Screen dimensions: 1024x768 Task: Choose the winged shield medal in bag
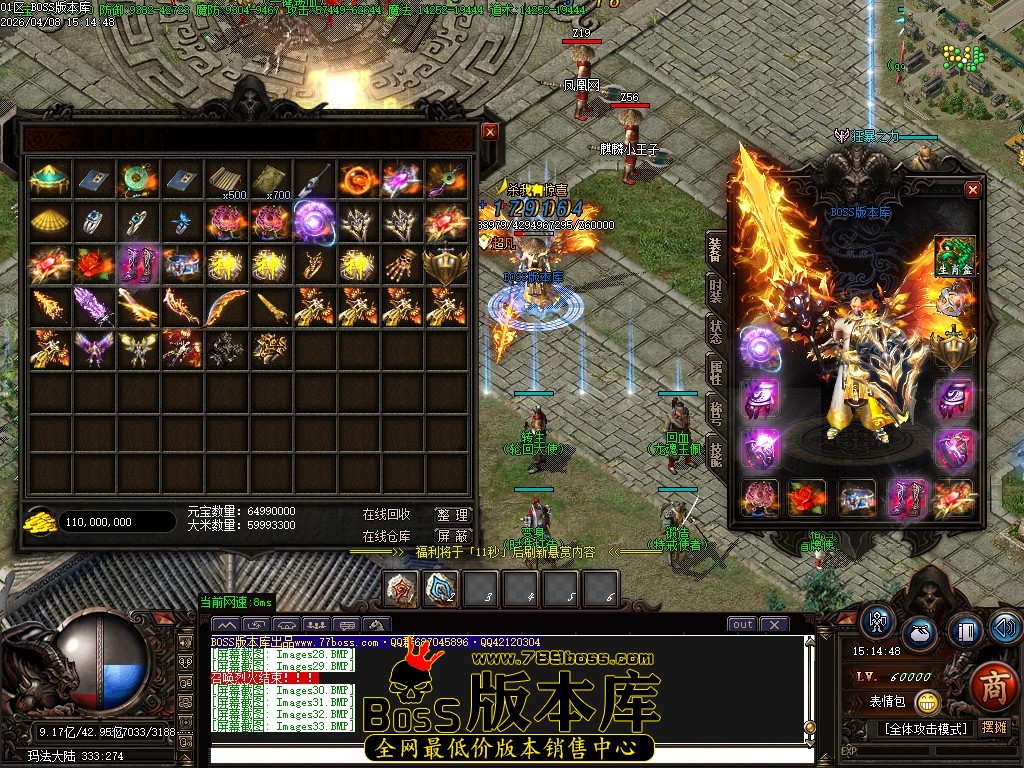446,264
